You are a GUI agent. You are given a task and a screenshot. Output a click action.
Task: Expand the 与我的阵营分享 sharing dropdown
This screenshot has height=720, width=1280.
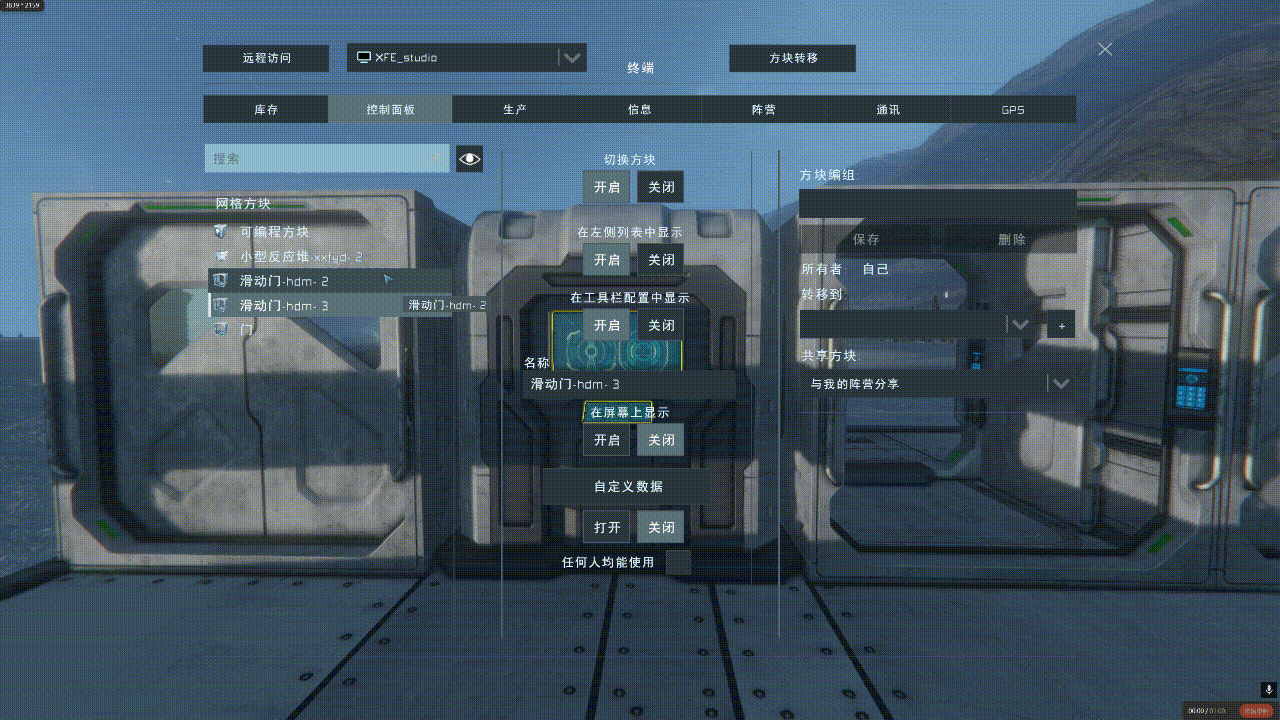coord(1060,384)
